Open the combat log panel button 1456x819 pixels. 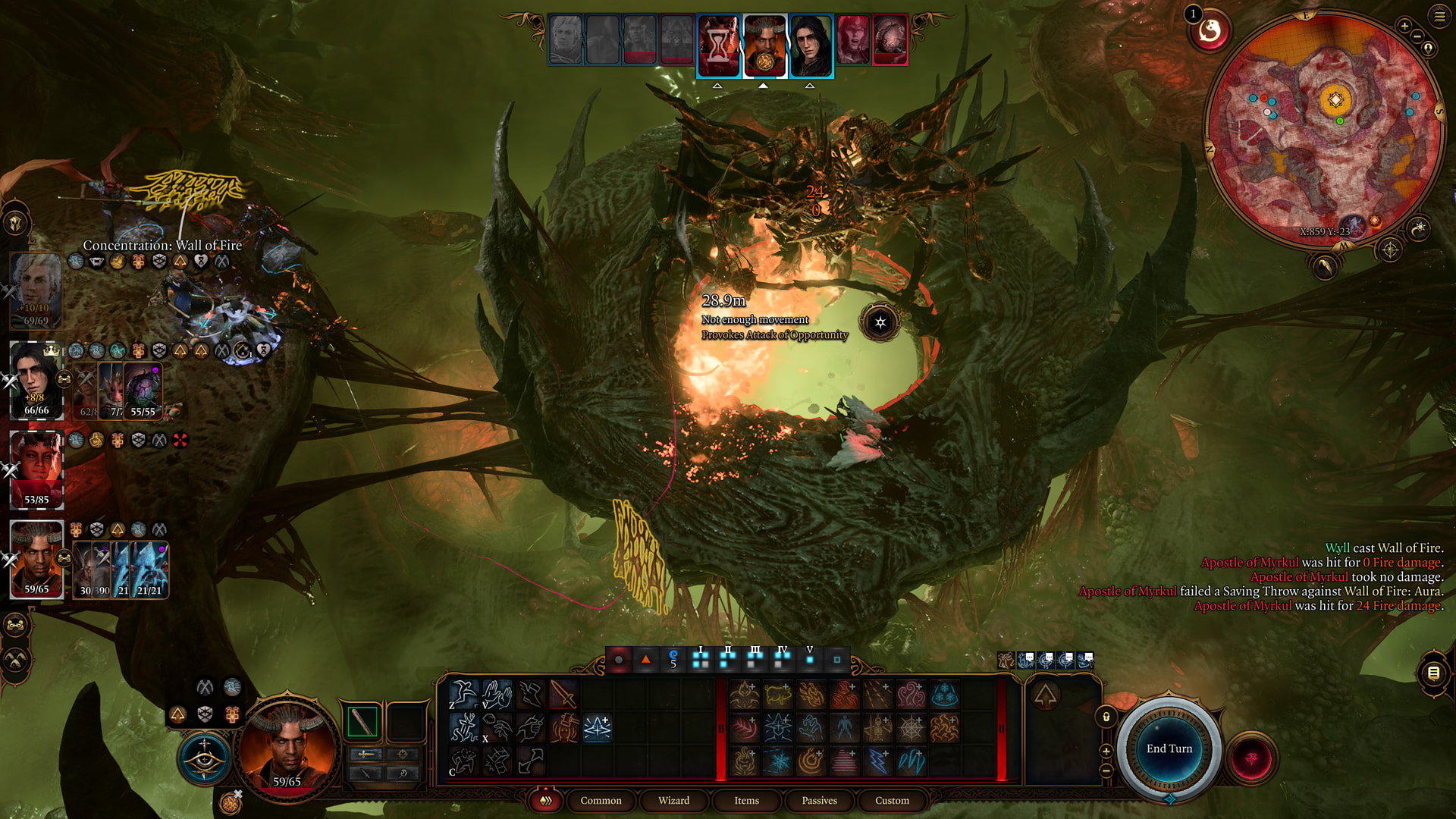[1433, 673]
